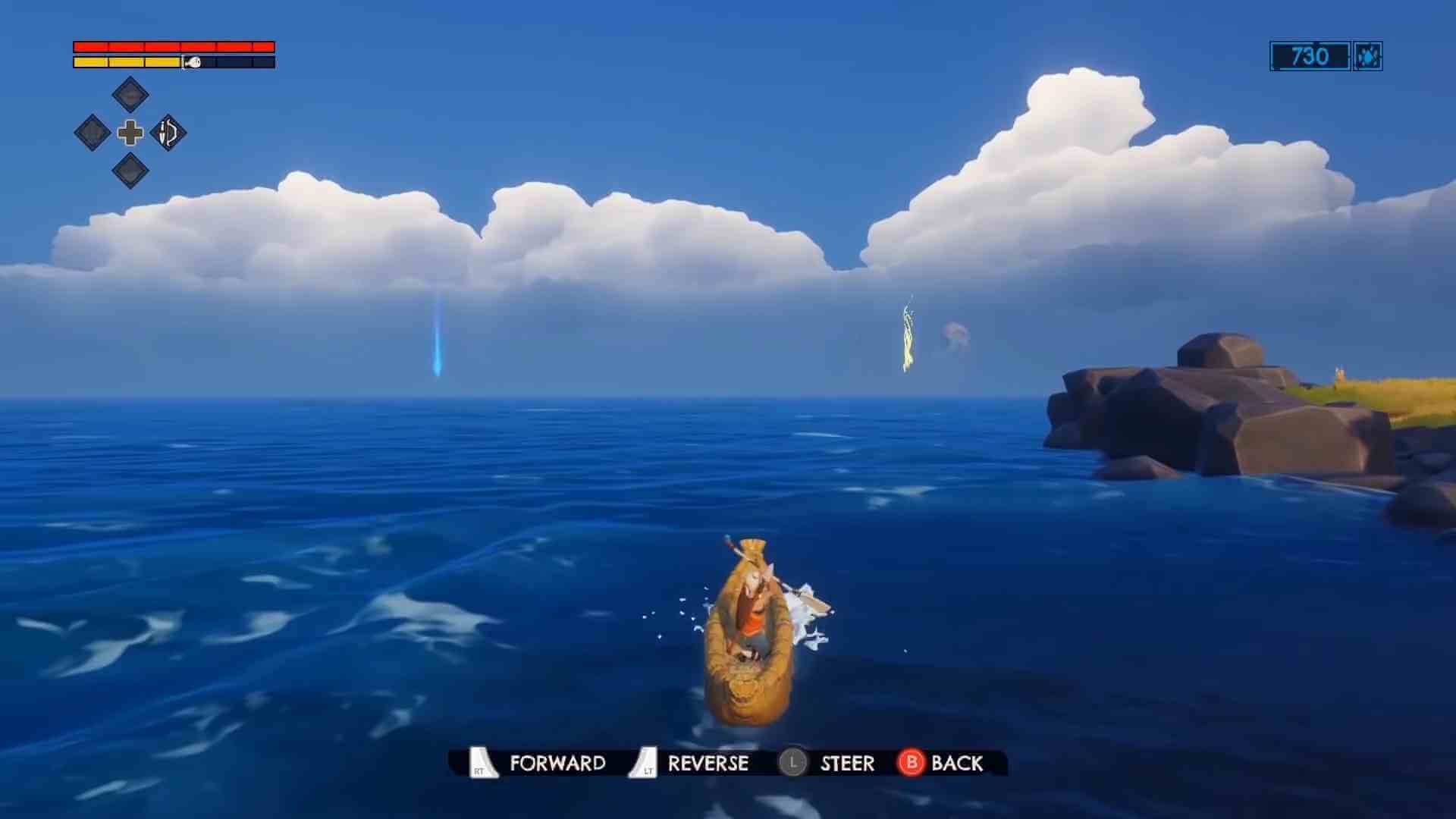Click the Forward prompt label

[559, 764]
